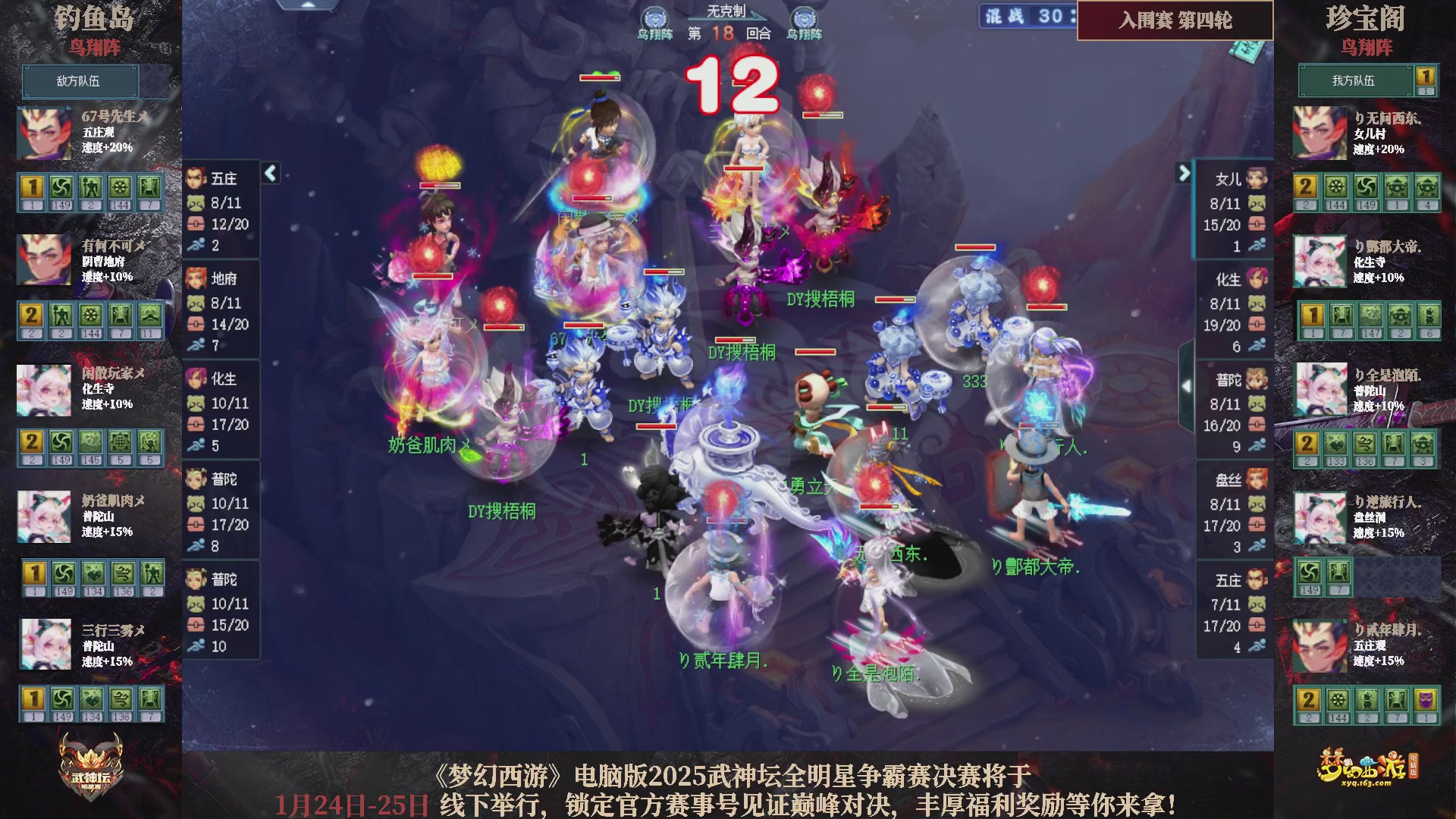Expand the right unit panel using the right chevron

pos(1183,173)
